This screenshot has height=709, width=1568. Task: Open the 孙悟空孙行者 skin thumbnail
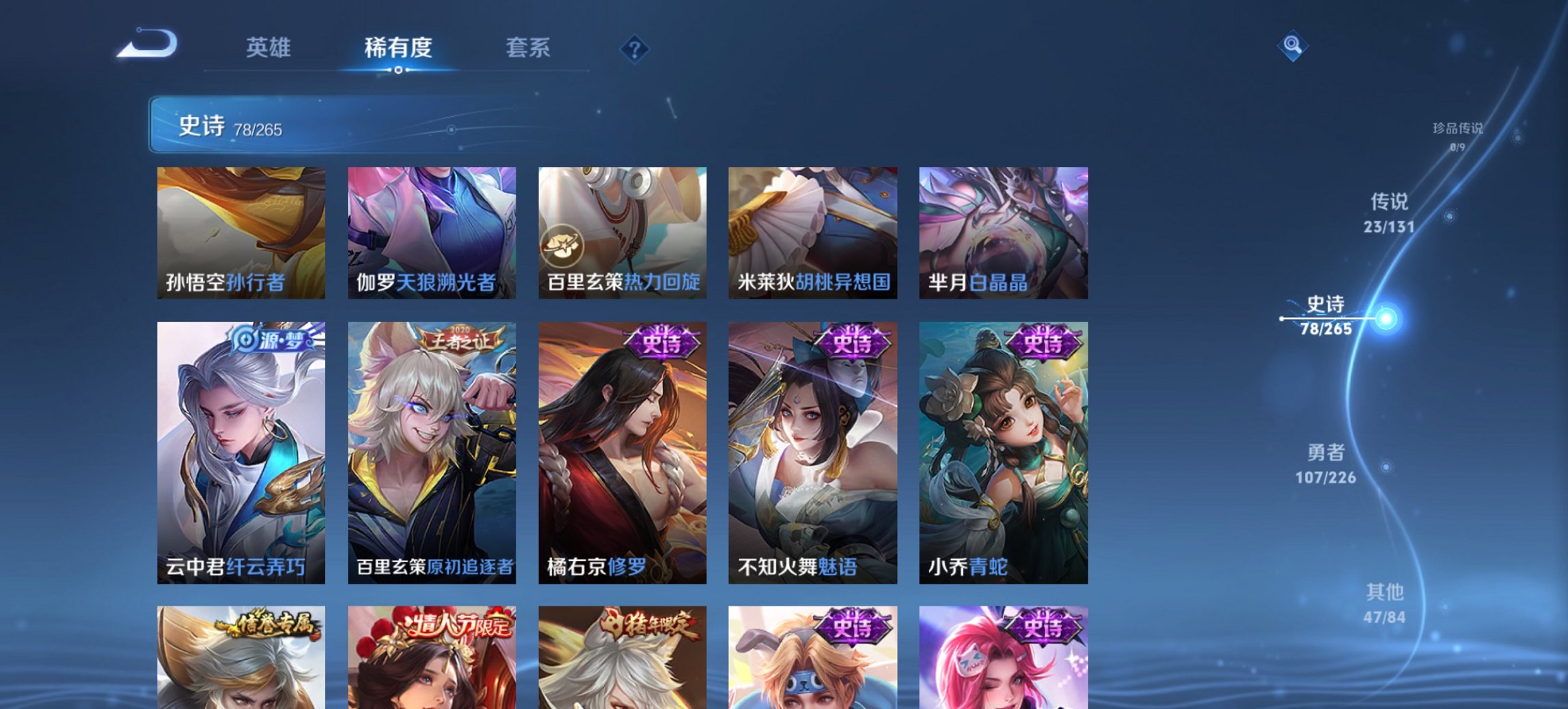[240, 232]
